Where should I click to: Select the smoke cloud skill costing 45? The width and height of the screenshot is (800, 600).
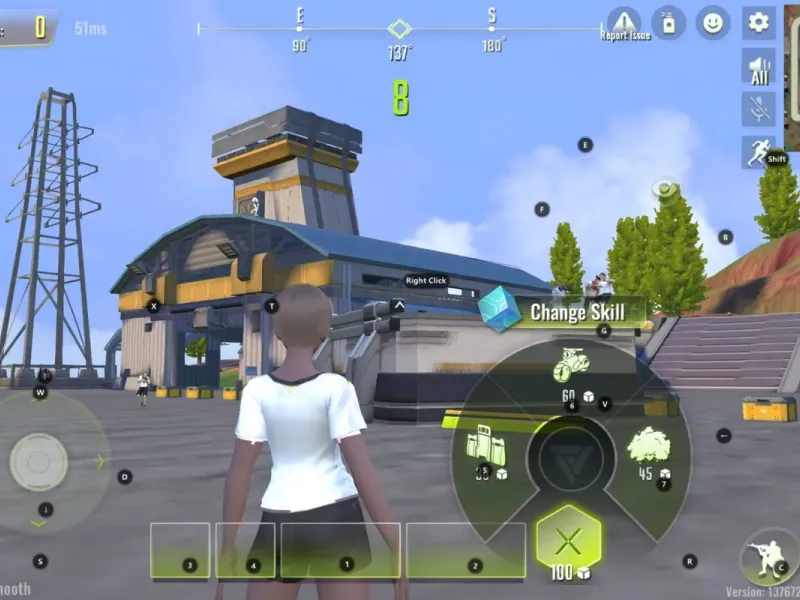click(x=647, y=449)
